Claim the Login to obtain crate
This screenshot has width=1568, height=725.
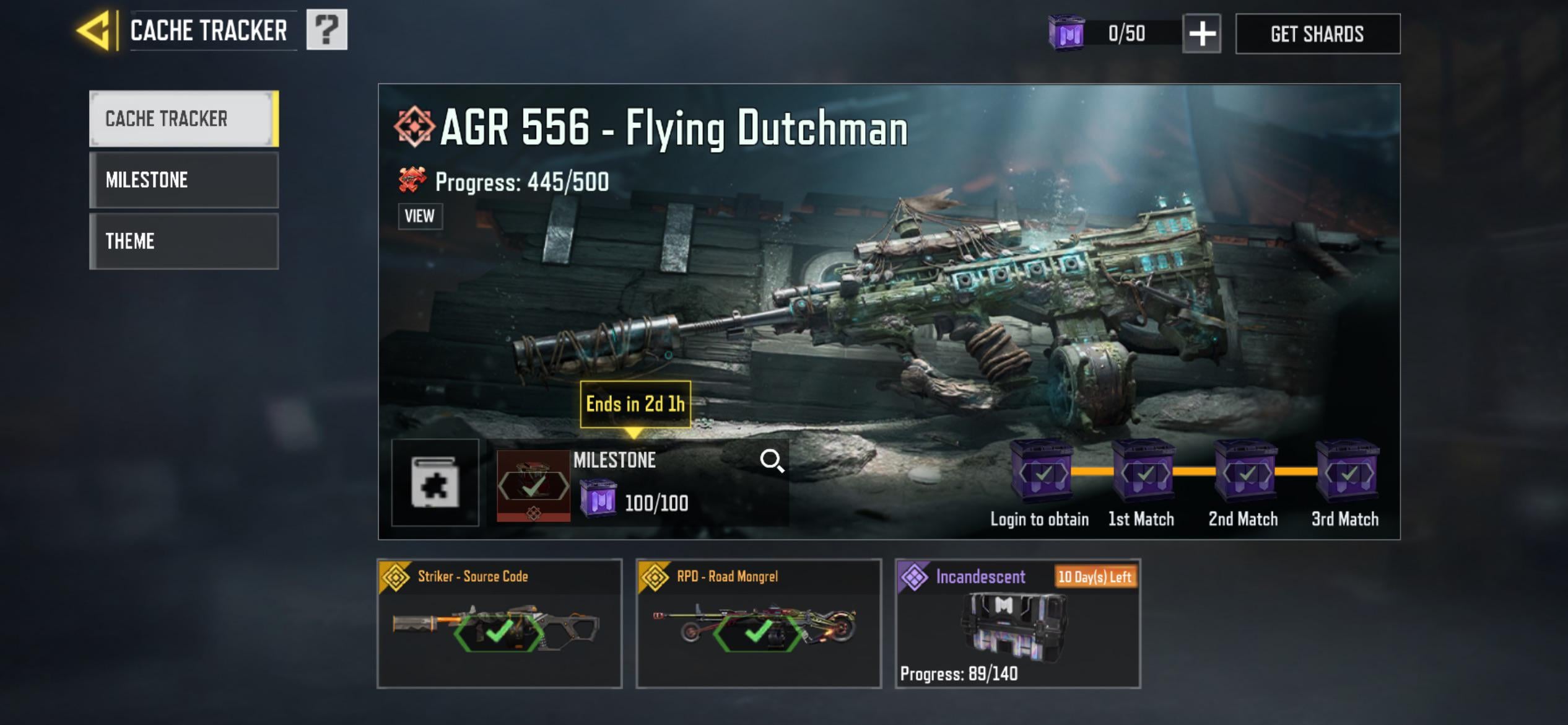pyautogui.click(x=1042, y=473)
